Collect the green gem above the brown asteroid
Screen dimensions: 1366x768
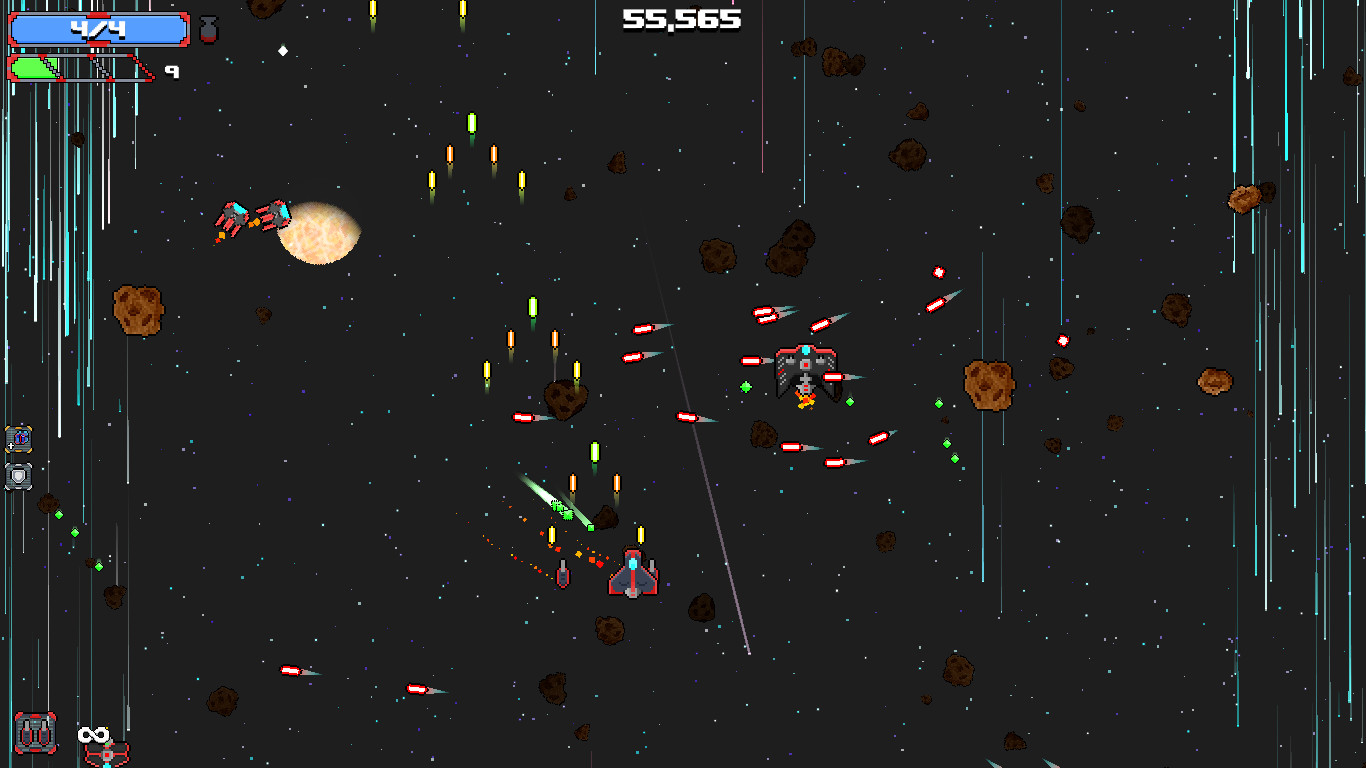tap(937, 403)
